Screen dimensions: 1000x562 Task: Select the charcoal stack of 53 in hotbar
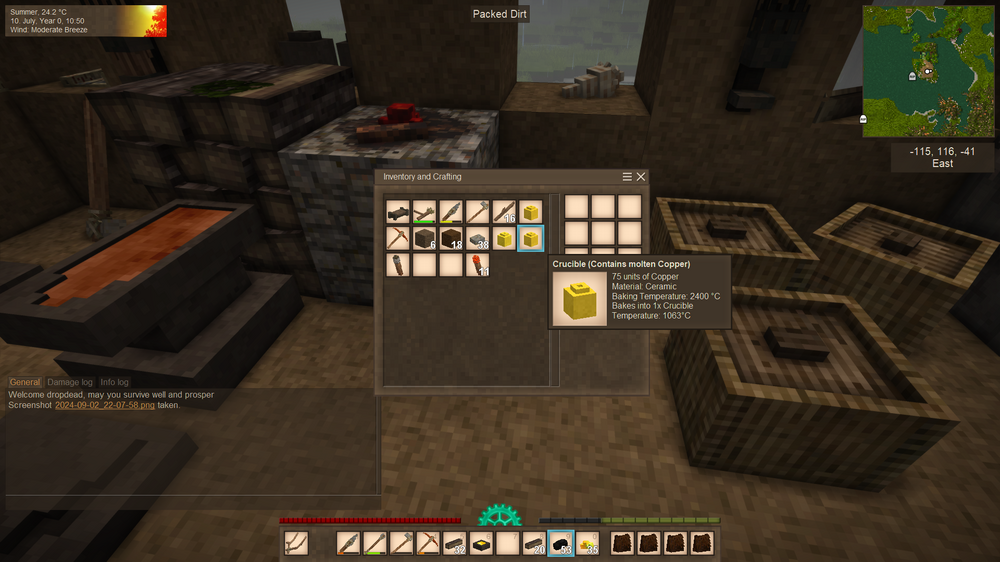[561, 543]
